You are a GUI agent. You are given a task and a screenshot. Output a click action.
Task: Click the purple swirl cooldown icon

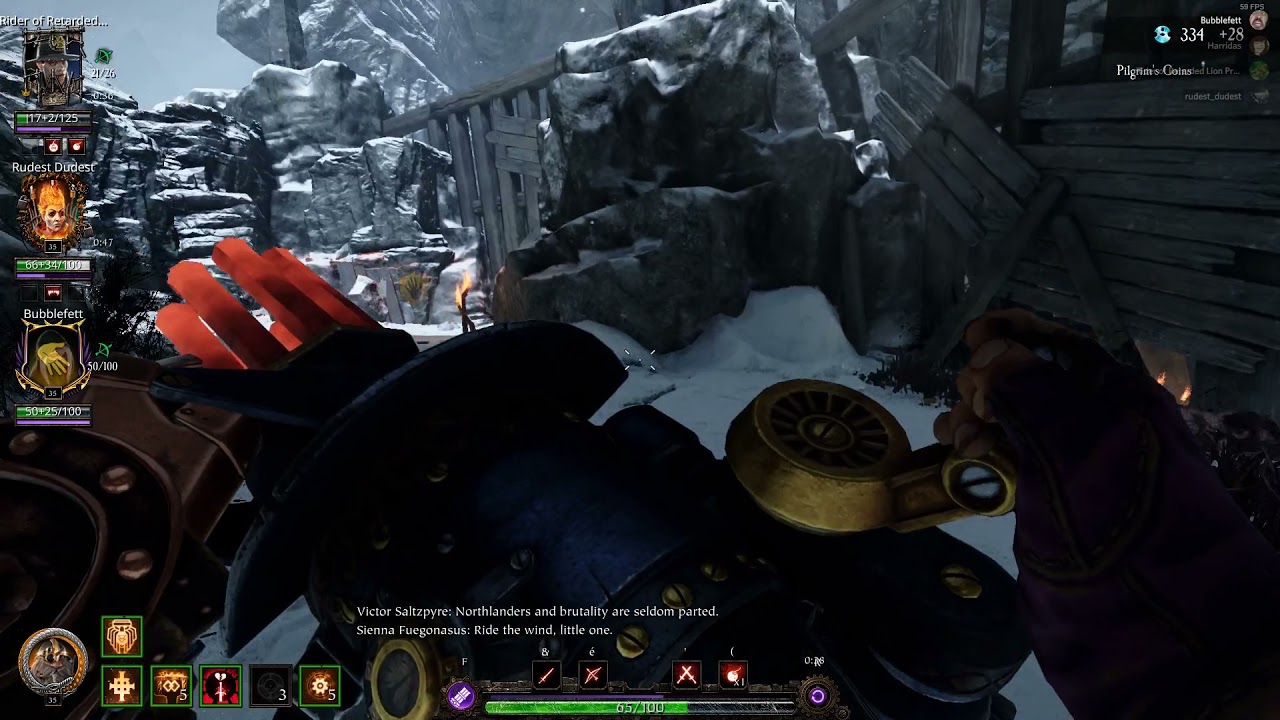coord(817,696)
